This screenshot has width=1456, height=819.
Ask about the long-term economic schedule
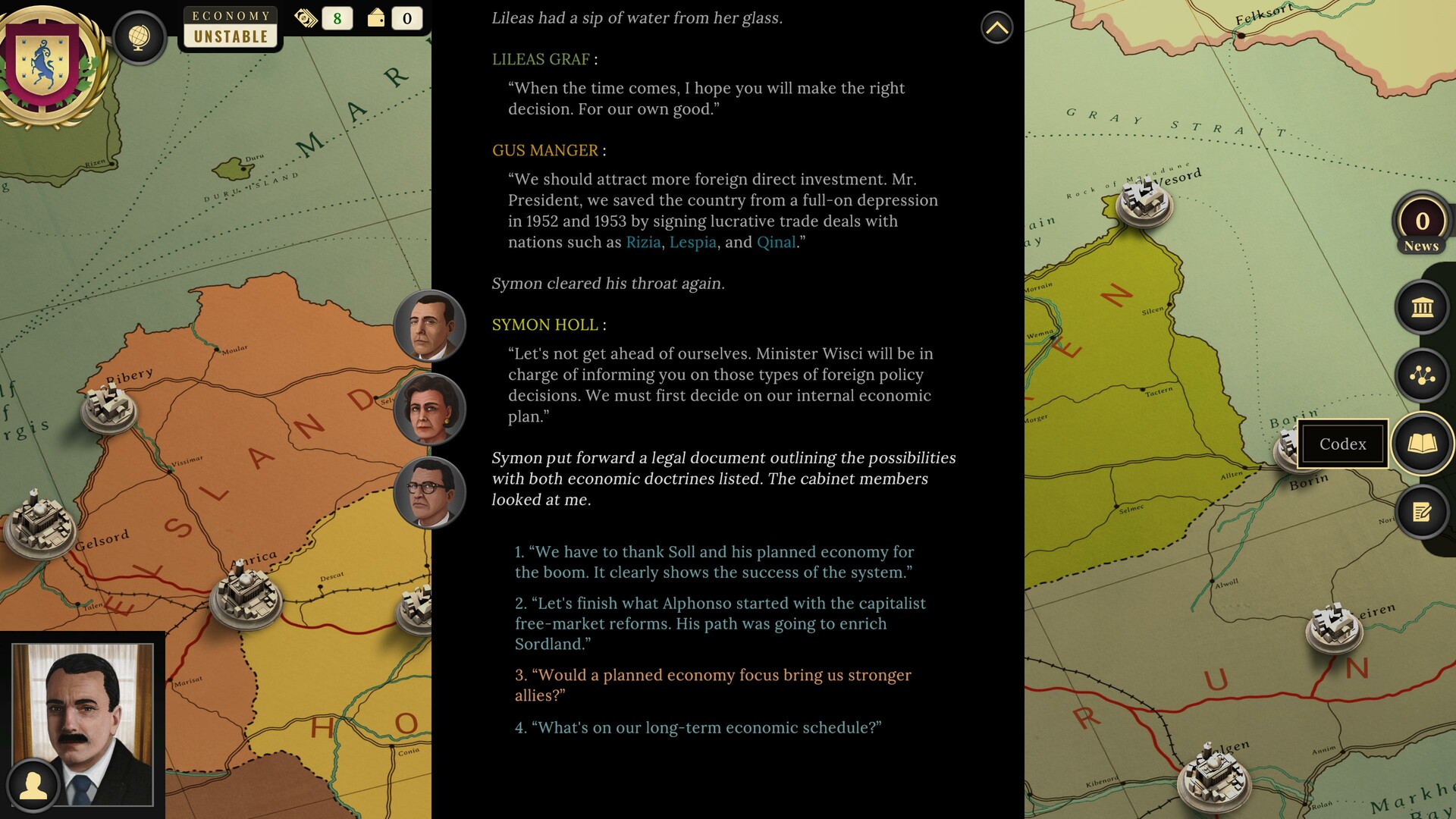tap(698, 726)
